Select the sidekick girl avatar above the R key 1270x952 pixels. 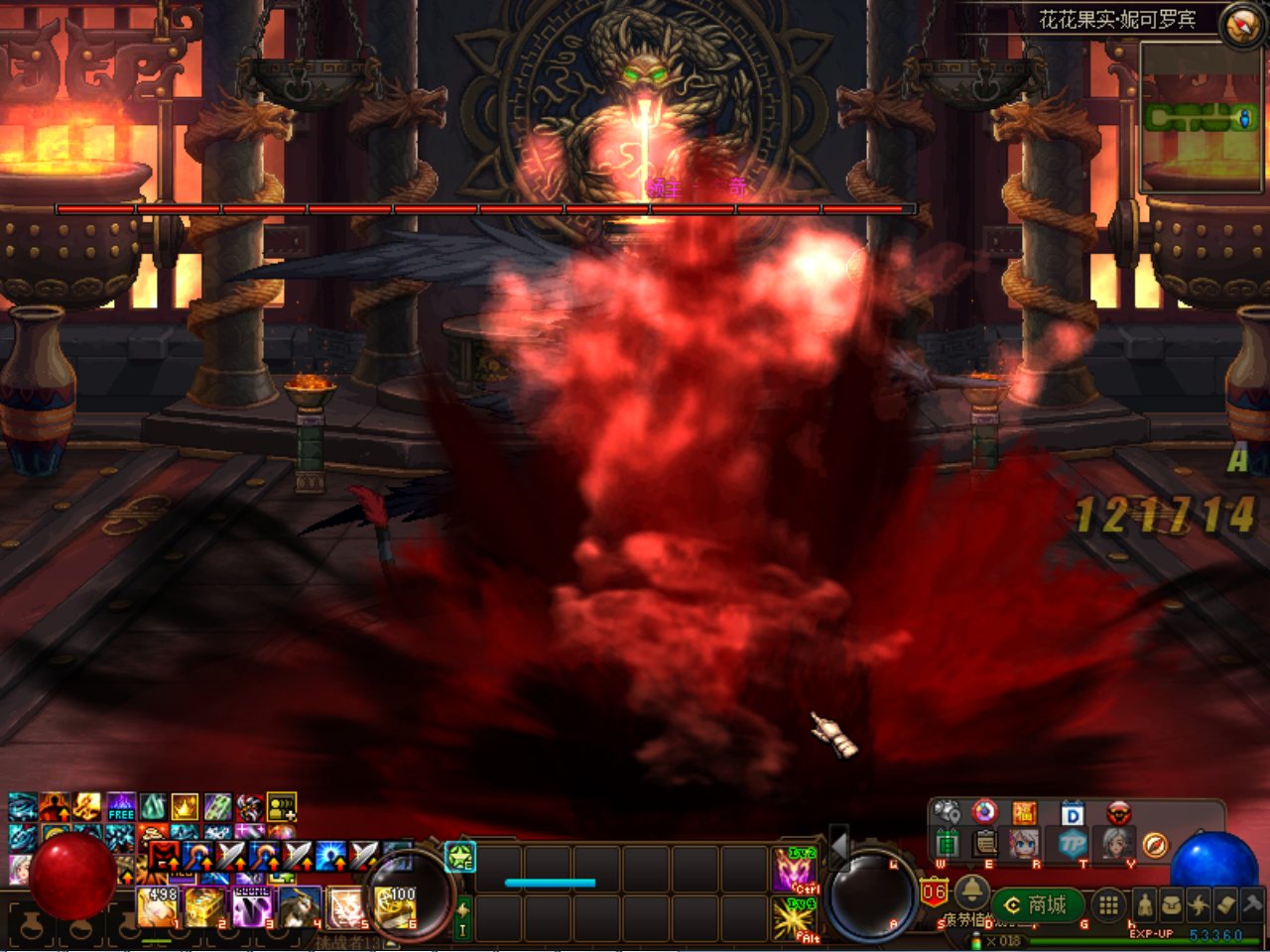point(1024,845)
